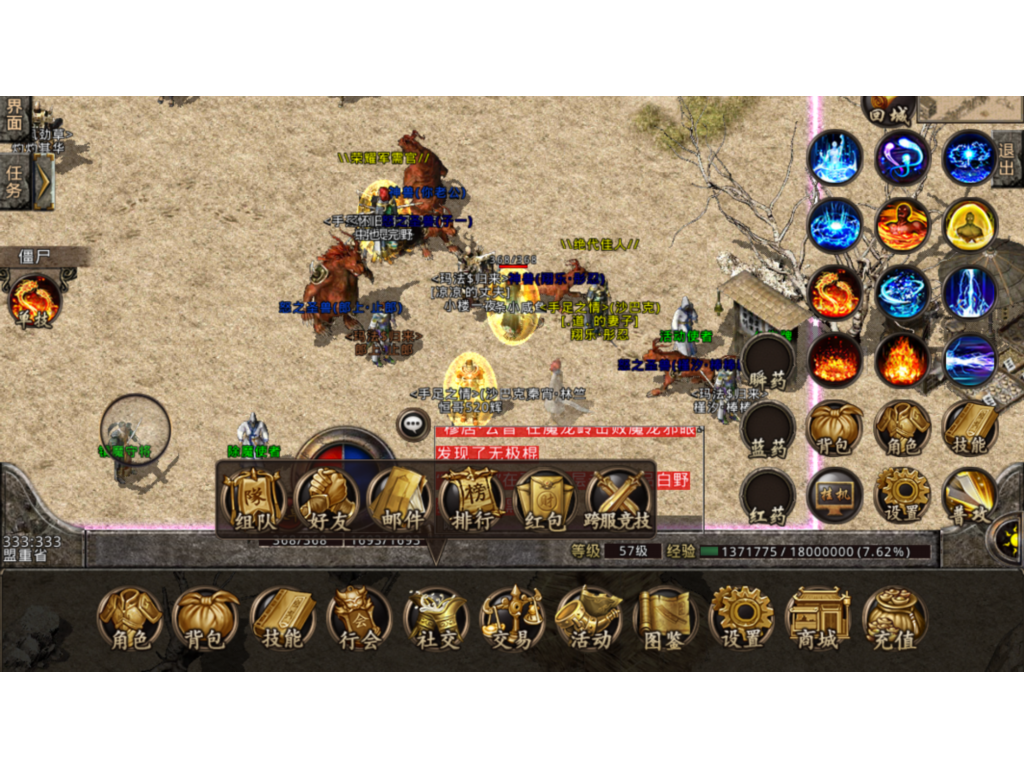1024x768 pixels.
Task: Open the chat speech-bubble button
Action: point(413,424)
